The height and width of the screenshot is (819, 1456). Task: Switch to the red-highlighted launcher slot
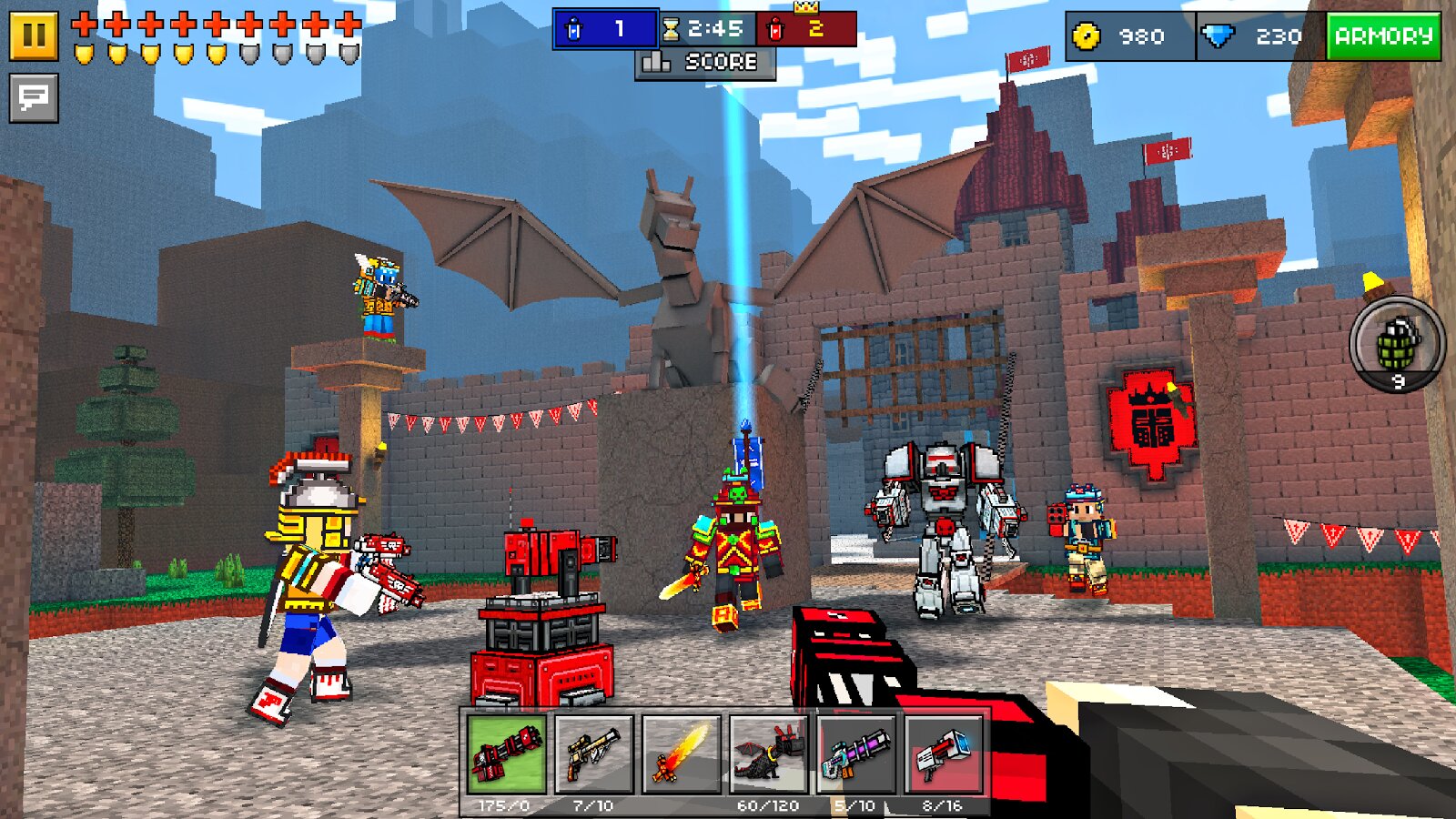[943, 754]
